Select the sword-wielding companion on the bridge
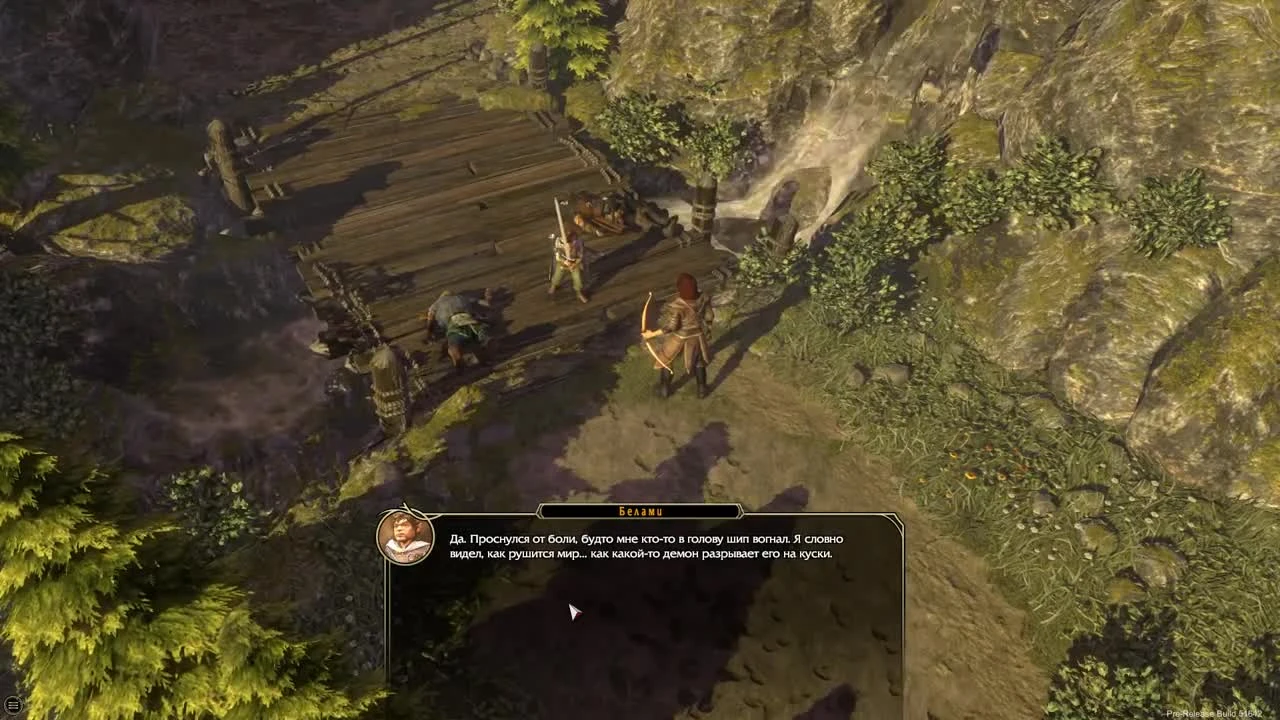Image resolution: width=1280 pixels, height=720 pixels. coord(567,260)
